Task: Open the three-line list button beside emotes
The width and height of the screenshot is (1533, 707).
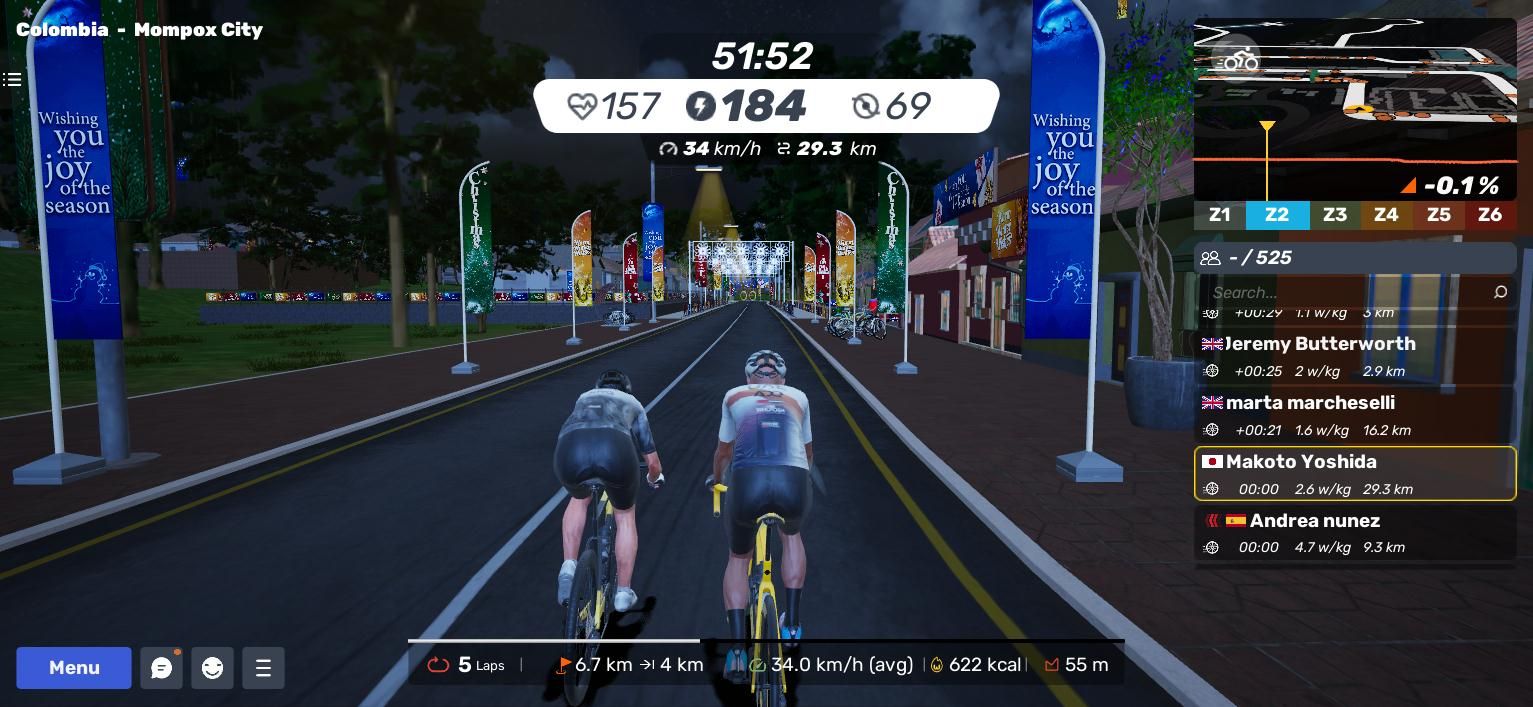Action: click(263, 668)
